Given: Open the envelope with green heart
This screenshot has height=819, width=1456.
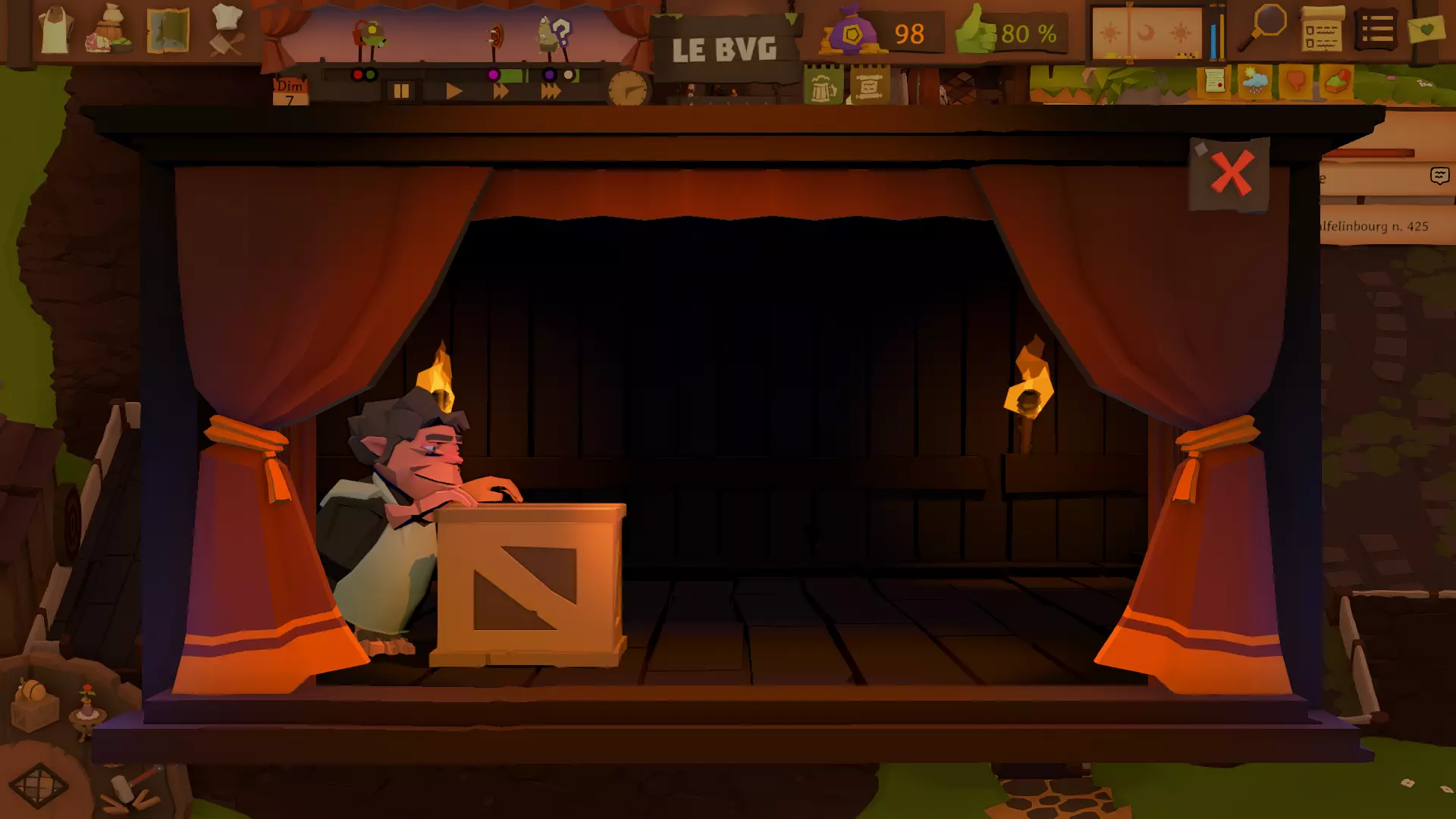Looking at the screenshot, I should click(x=1426, y=30).
